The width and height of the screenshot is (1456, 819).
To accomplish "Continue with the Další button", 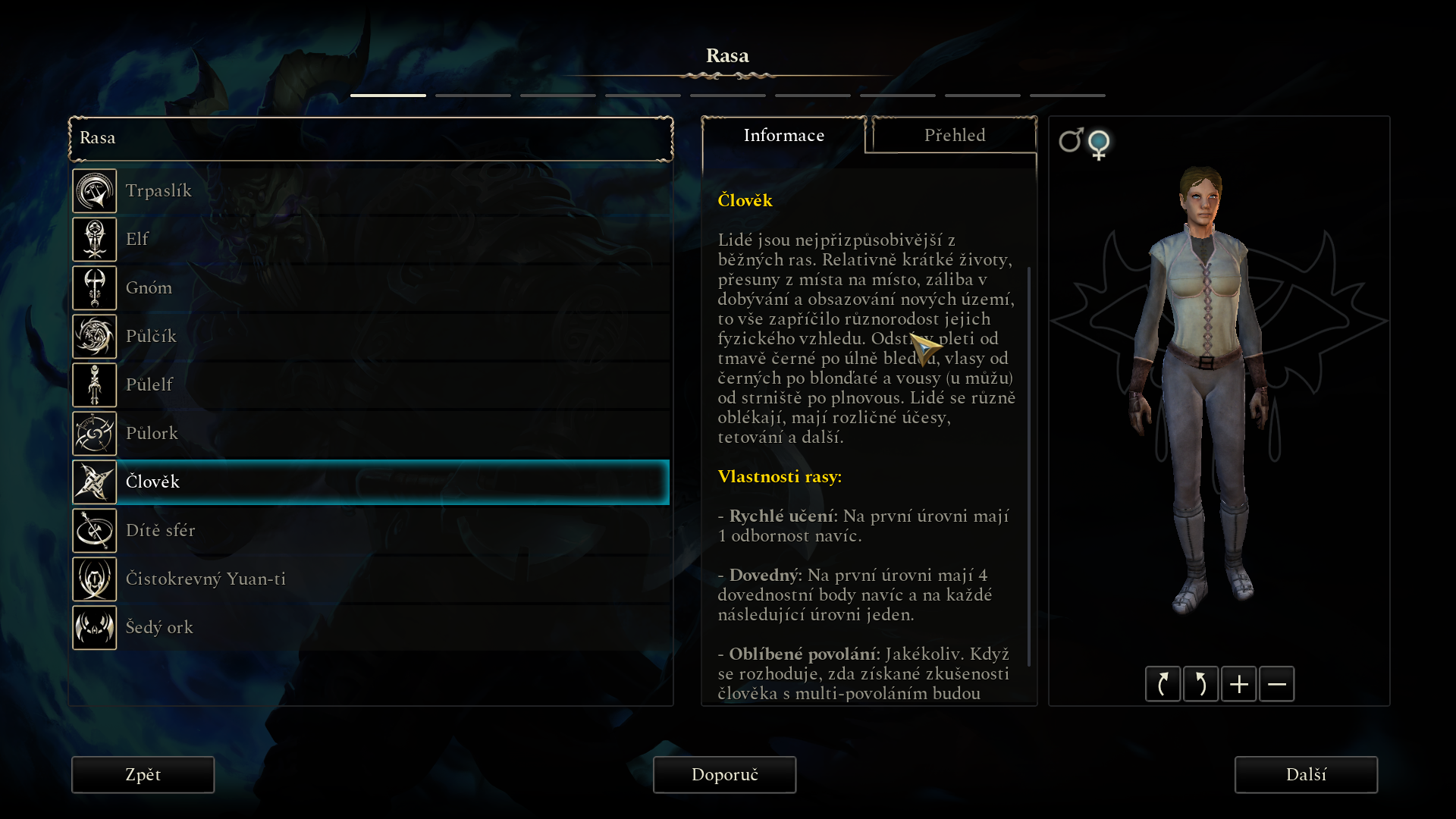I will [x=1306, y=775].
